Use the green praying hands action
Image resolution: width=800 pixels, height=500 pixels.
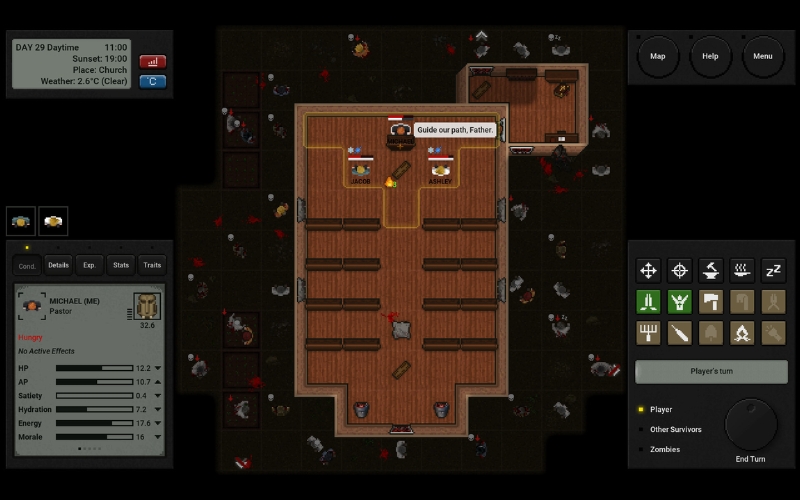click(649, 301)
